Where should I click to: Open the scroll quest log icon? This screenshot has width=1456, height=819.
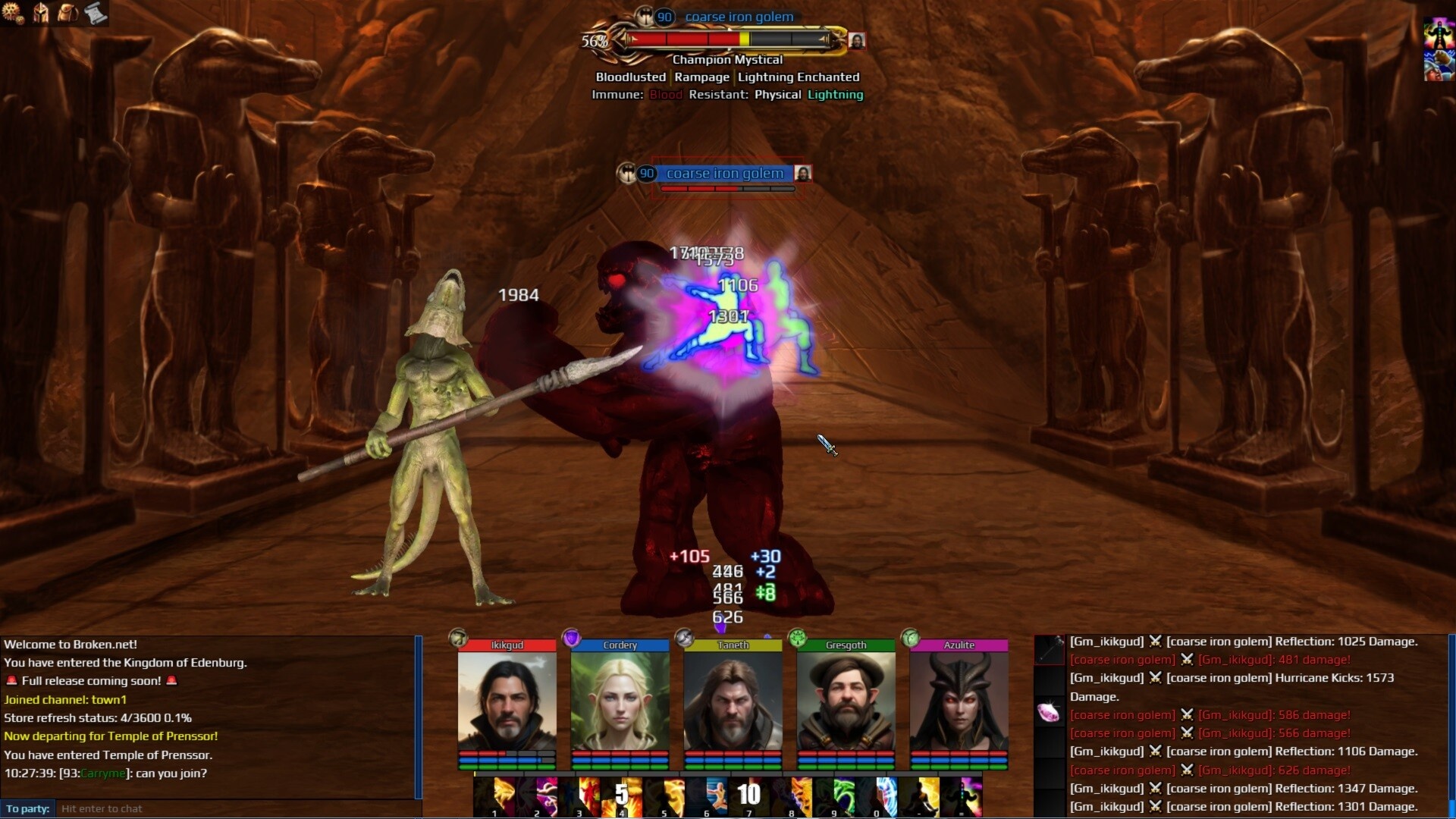pyautogui.click(x=96, y=12)
